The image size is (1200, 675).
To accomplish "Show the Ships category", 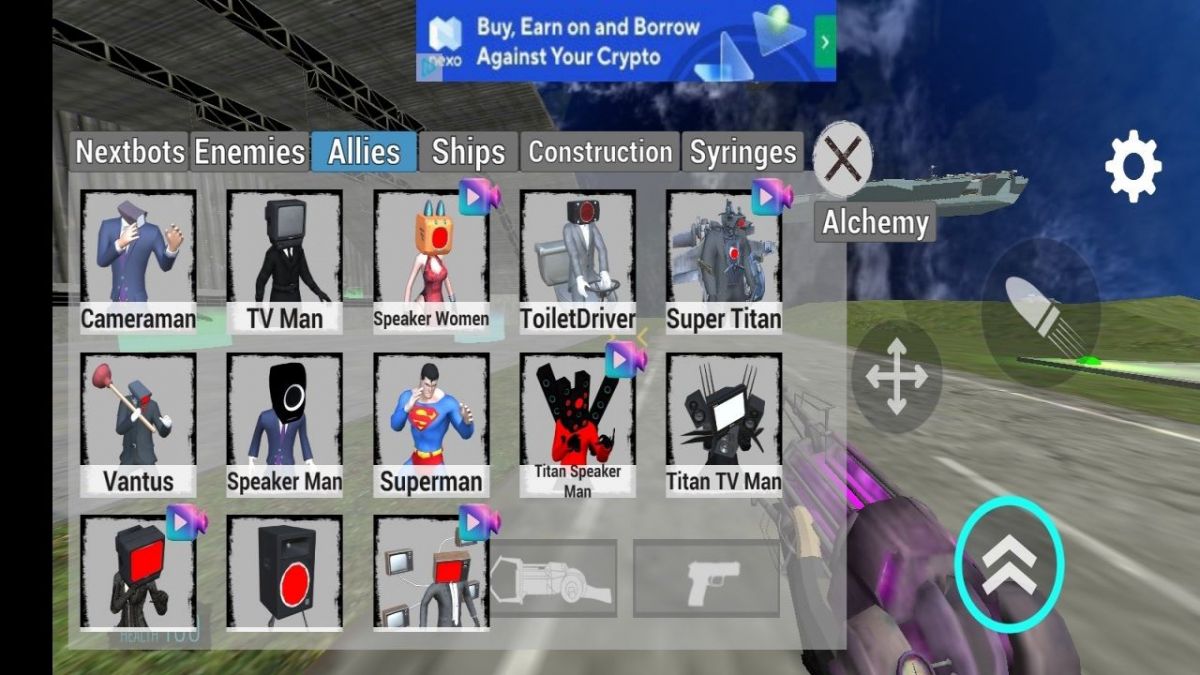I will click(x=468, y=152).
